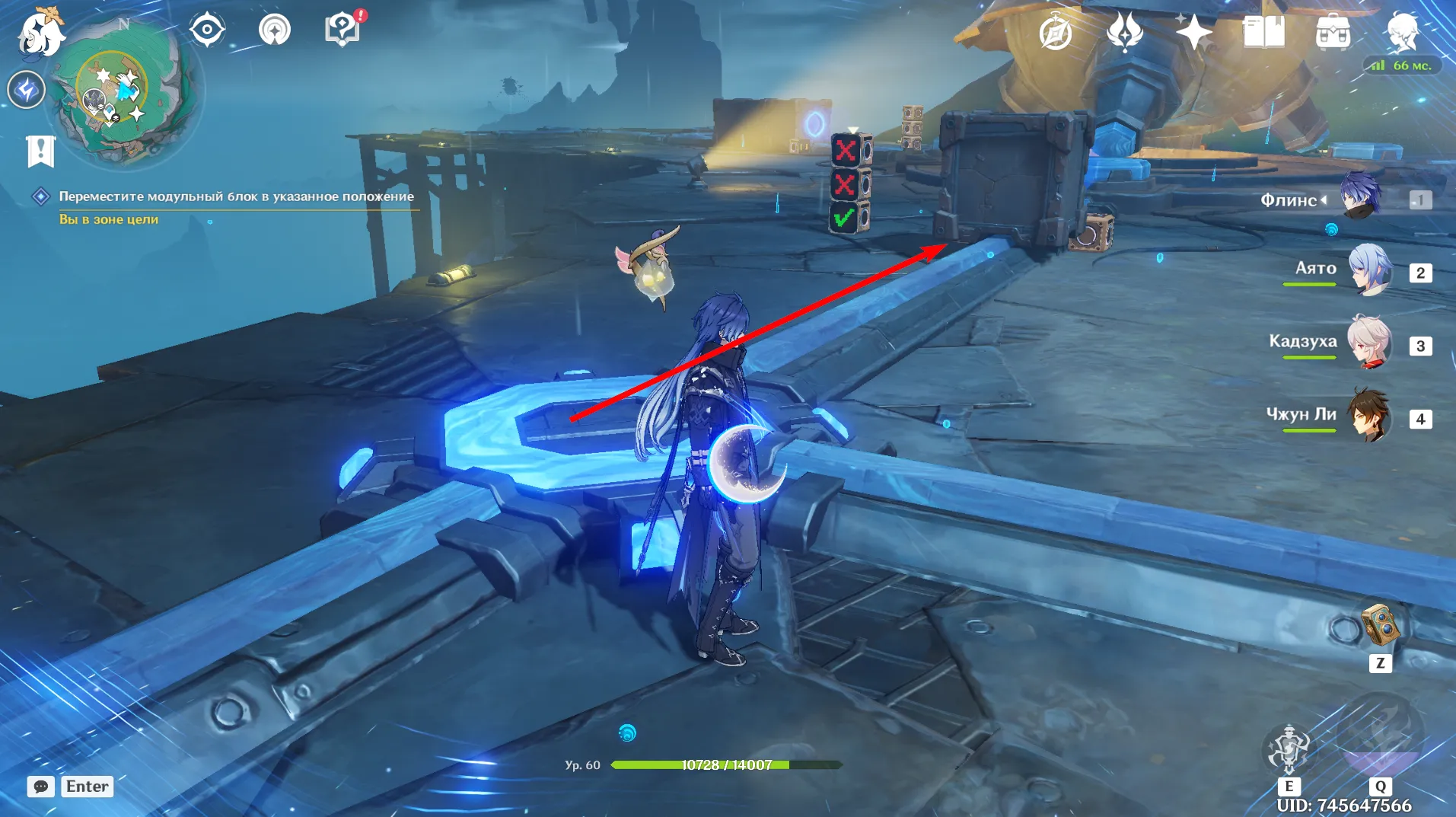Switch to party member Аято

click(1369, 270)
